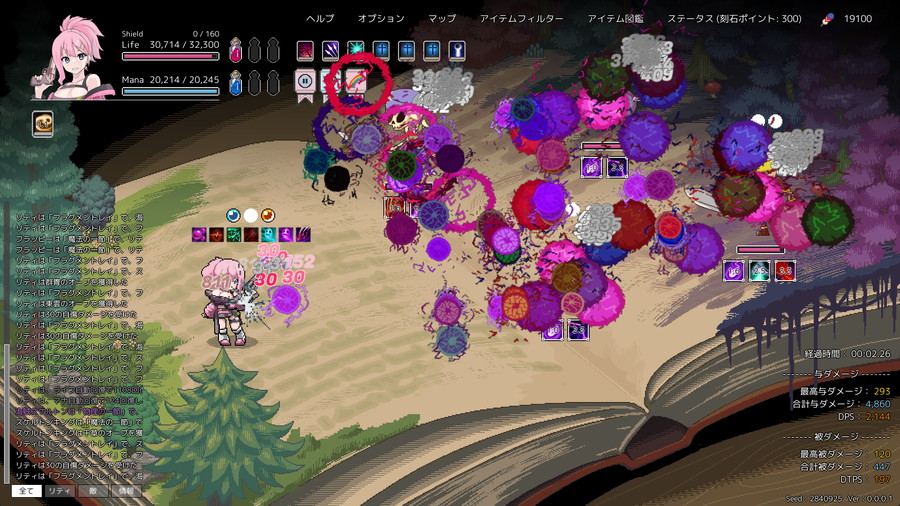Screen dimensions: 900x506
Task: Switch chat log to 情報 tab
Action: 125,491
